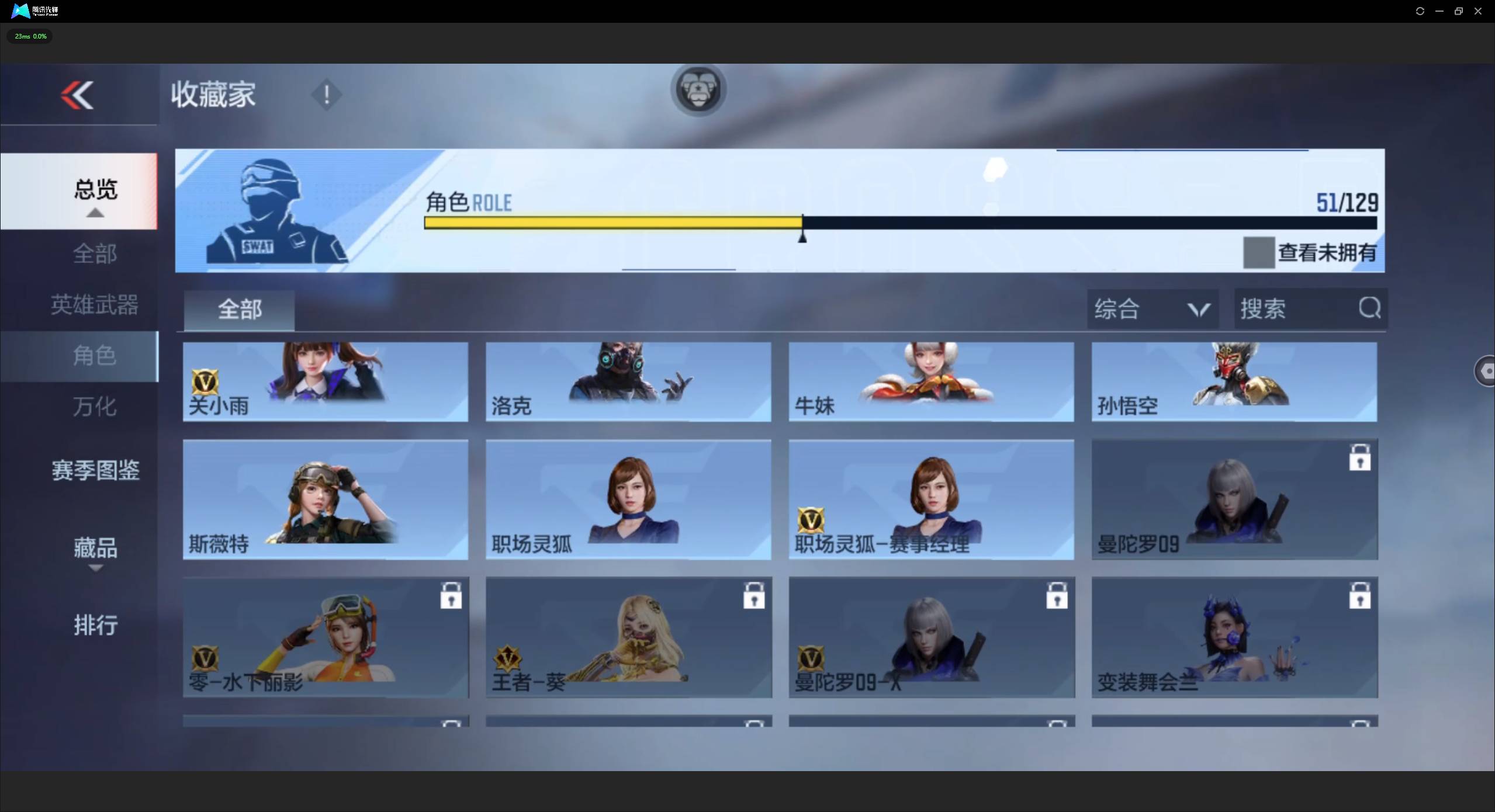This screenshot has width=1495, height=812.
Task: Click the search magnifier icon
Action: pyautogui.click(x=1368, y=308)
